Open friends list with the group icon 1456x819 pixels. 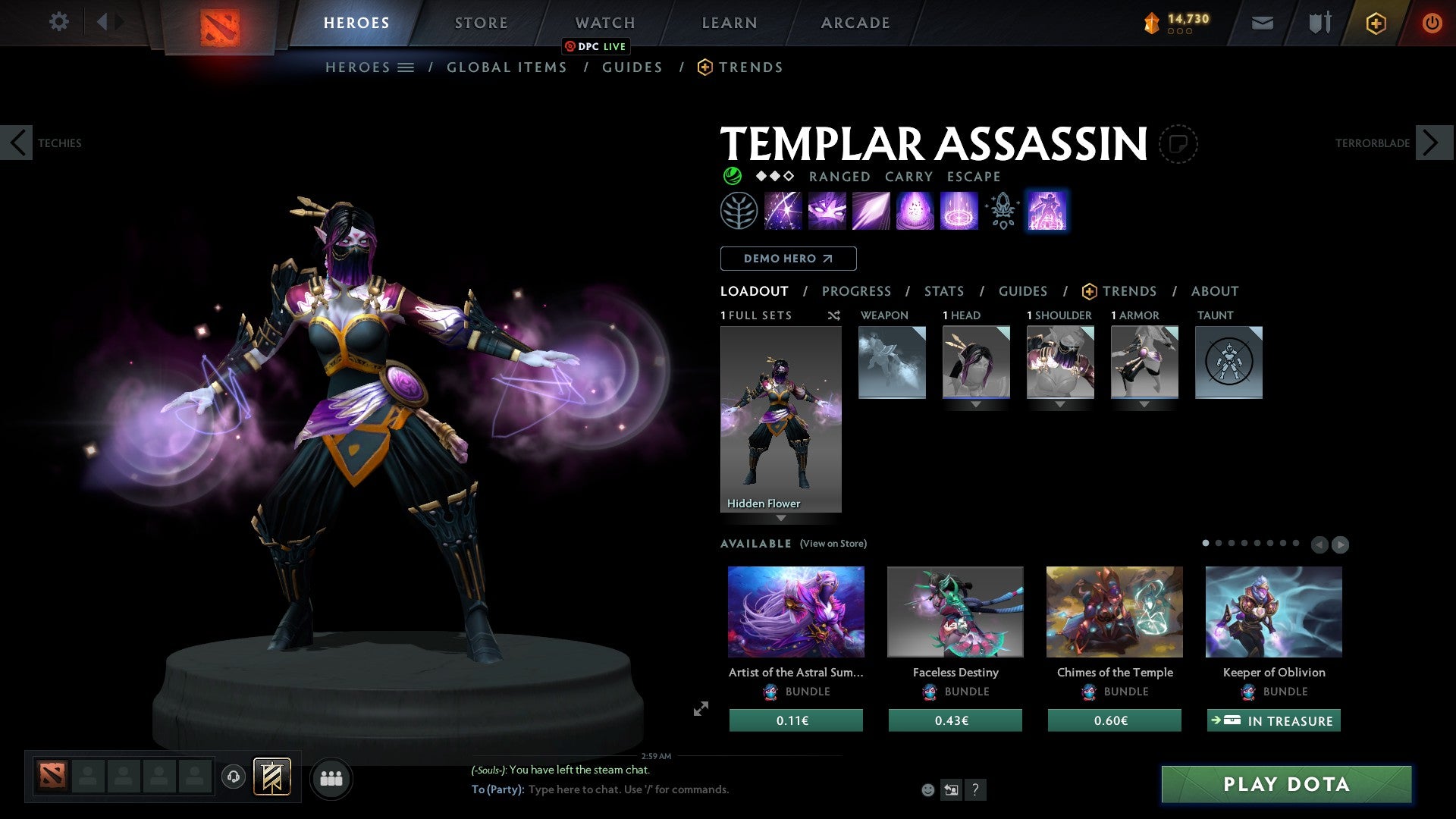(331, 777)
